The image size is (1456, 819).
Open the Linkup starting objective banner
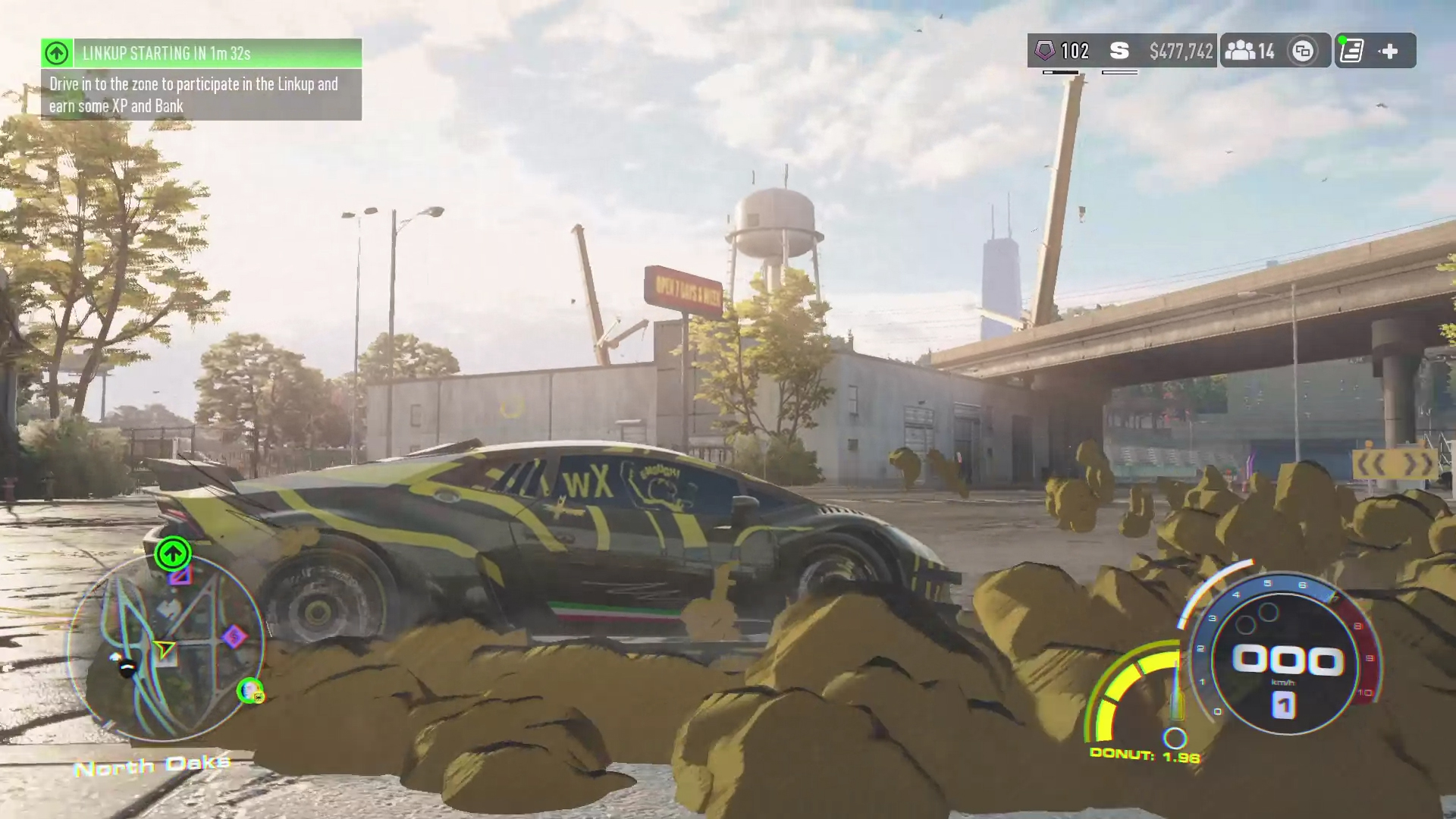(x=201, y=53)
